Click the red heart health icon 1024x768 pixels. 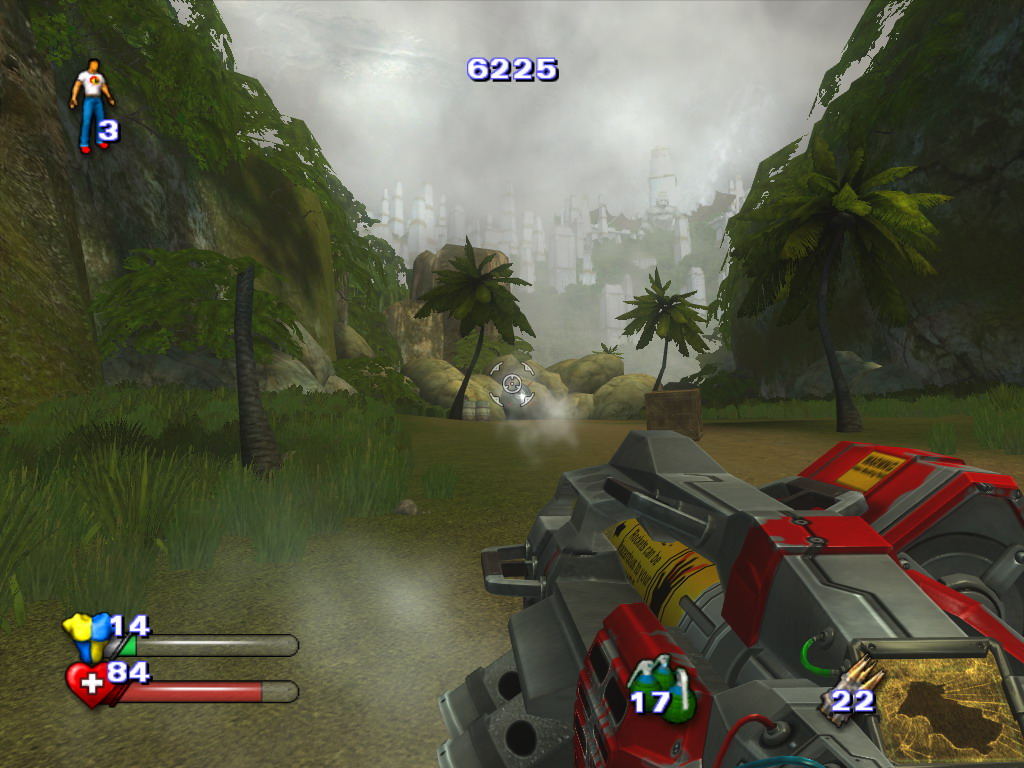(x=88, y=684)
